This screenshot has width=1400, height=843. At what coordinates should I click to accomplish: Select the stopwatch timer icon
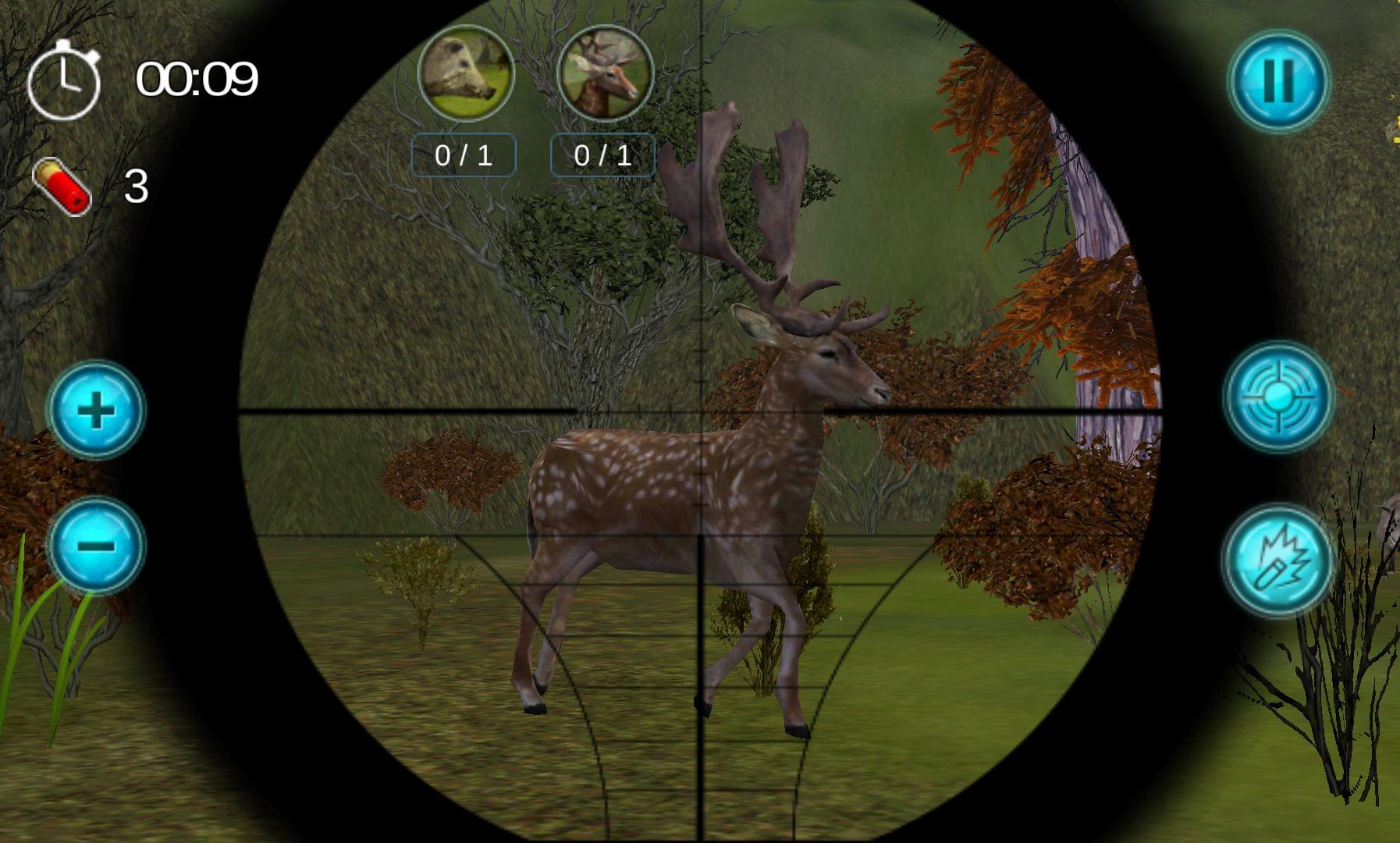pos(69,78)
